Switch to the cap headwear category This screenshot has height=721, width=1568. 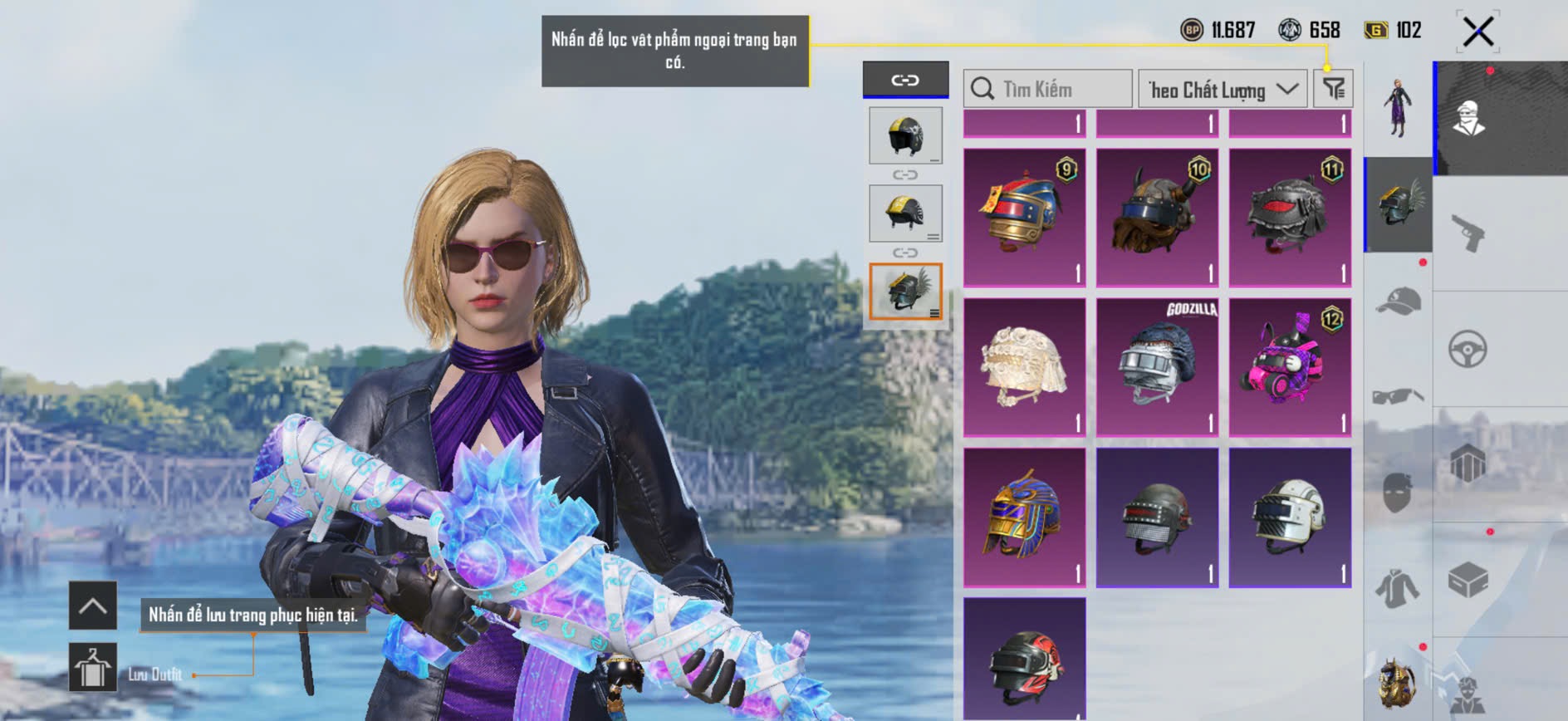pos(1399,302)
